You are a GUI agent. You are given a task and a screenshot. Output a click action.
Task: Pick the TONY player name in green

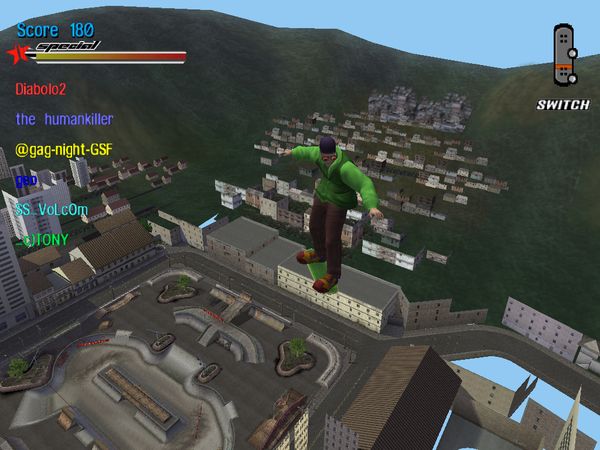(x=41, y=241)
